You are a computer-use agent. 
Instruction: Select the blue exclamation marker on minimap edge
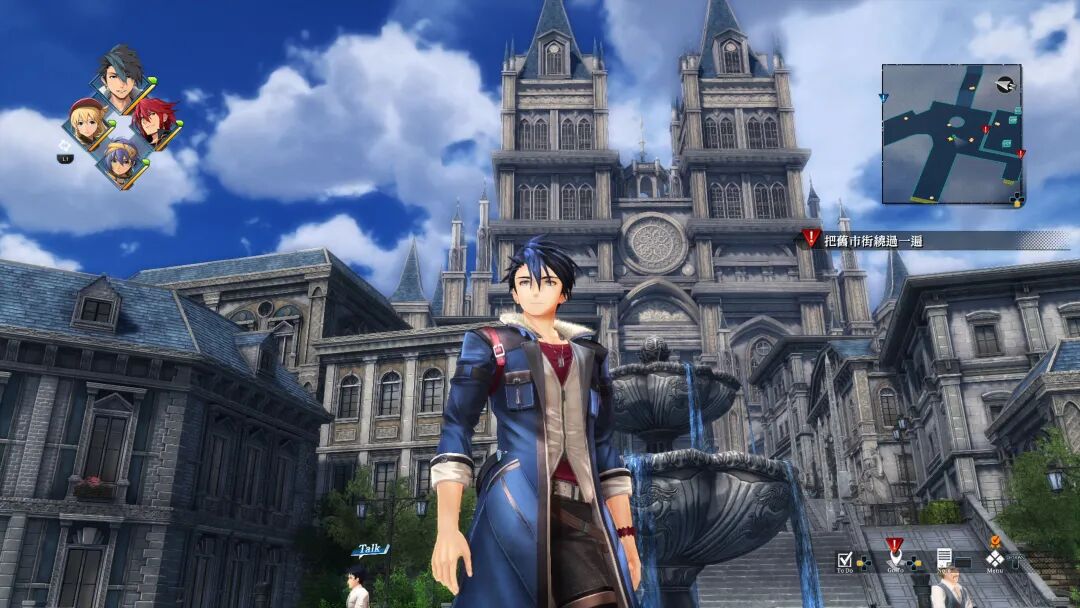(x=883, y=98)
